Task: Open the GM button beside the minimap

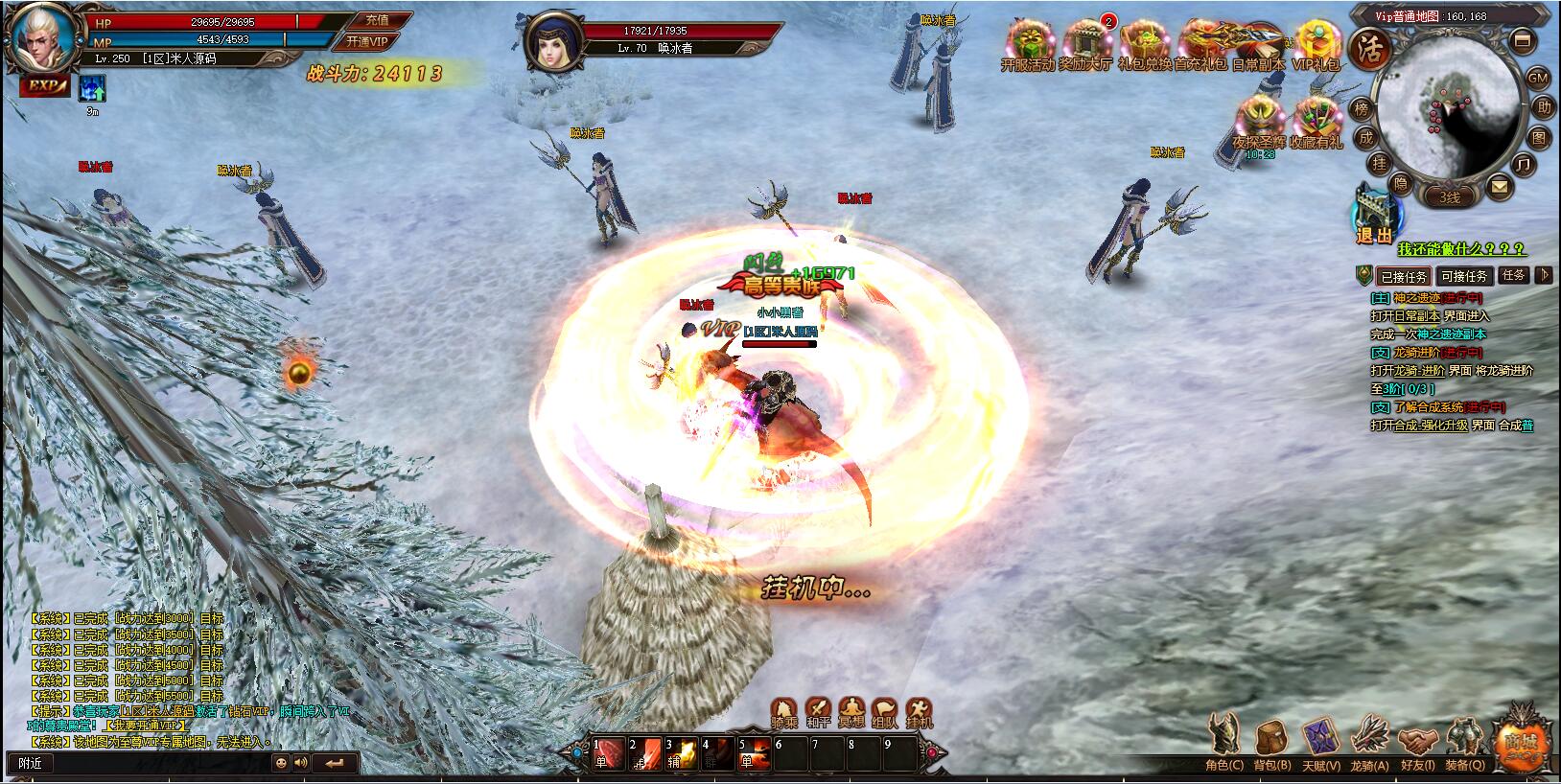Action: tap(1537, 78)
